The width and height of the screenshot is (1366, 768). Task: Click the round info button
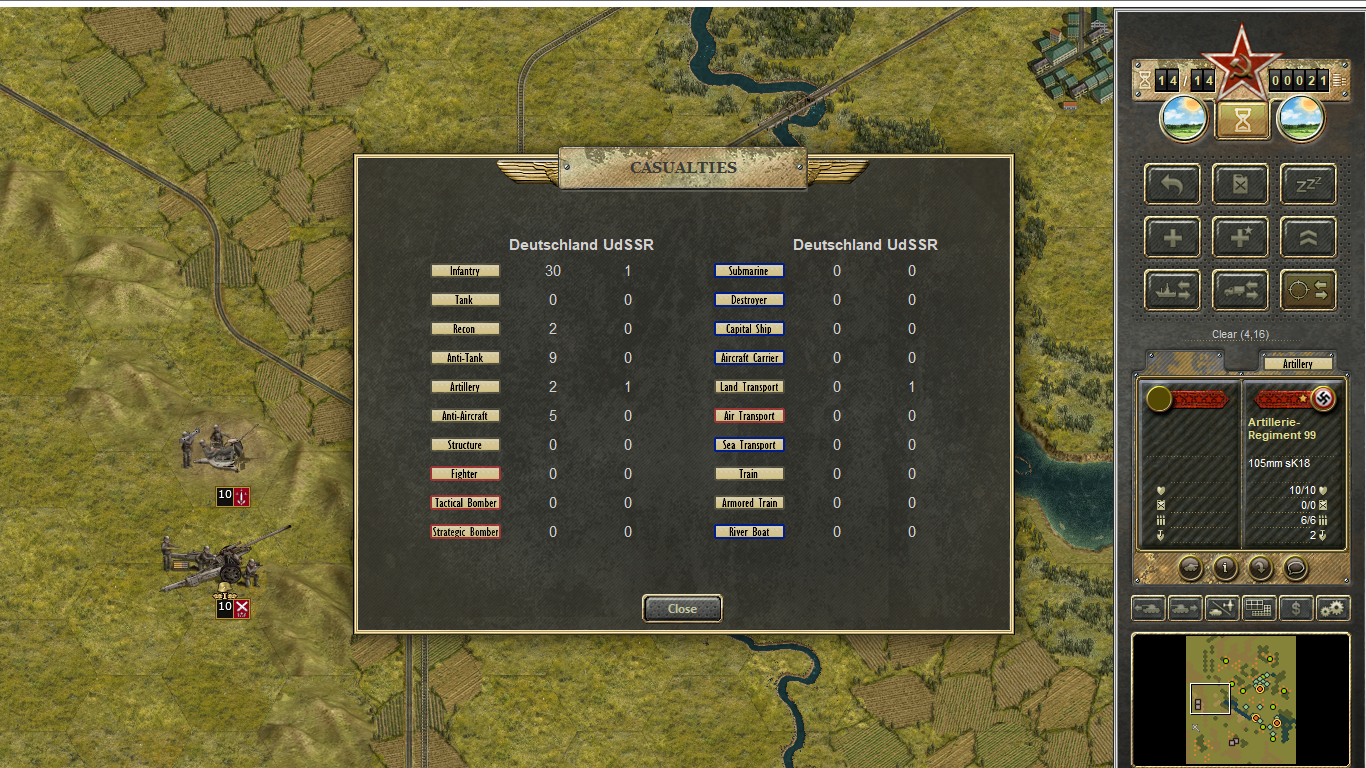click(1225, 568)
